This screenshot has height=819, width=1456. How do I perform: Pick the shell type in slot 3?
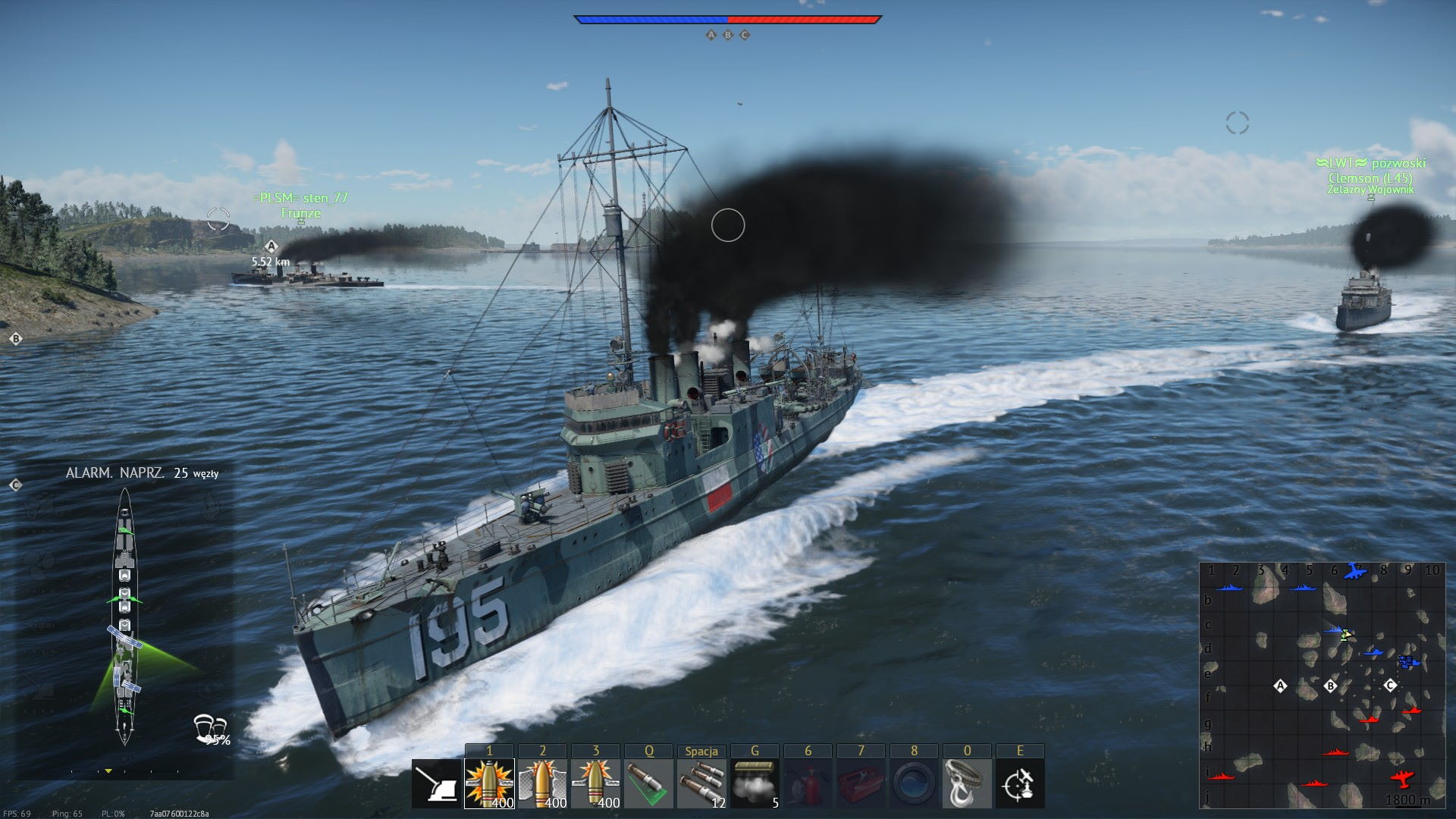pyautogui.click(x=595, y=784)
